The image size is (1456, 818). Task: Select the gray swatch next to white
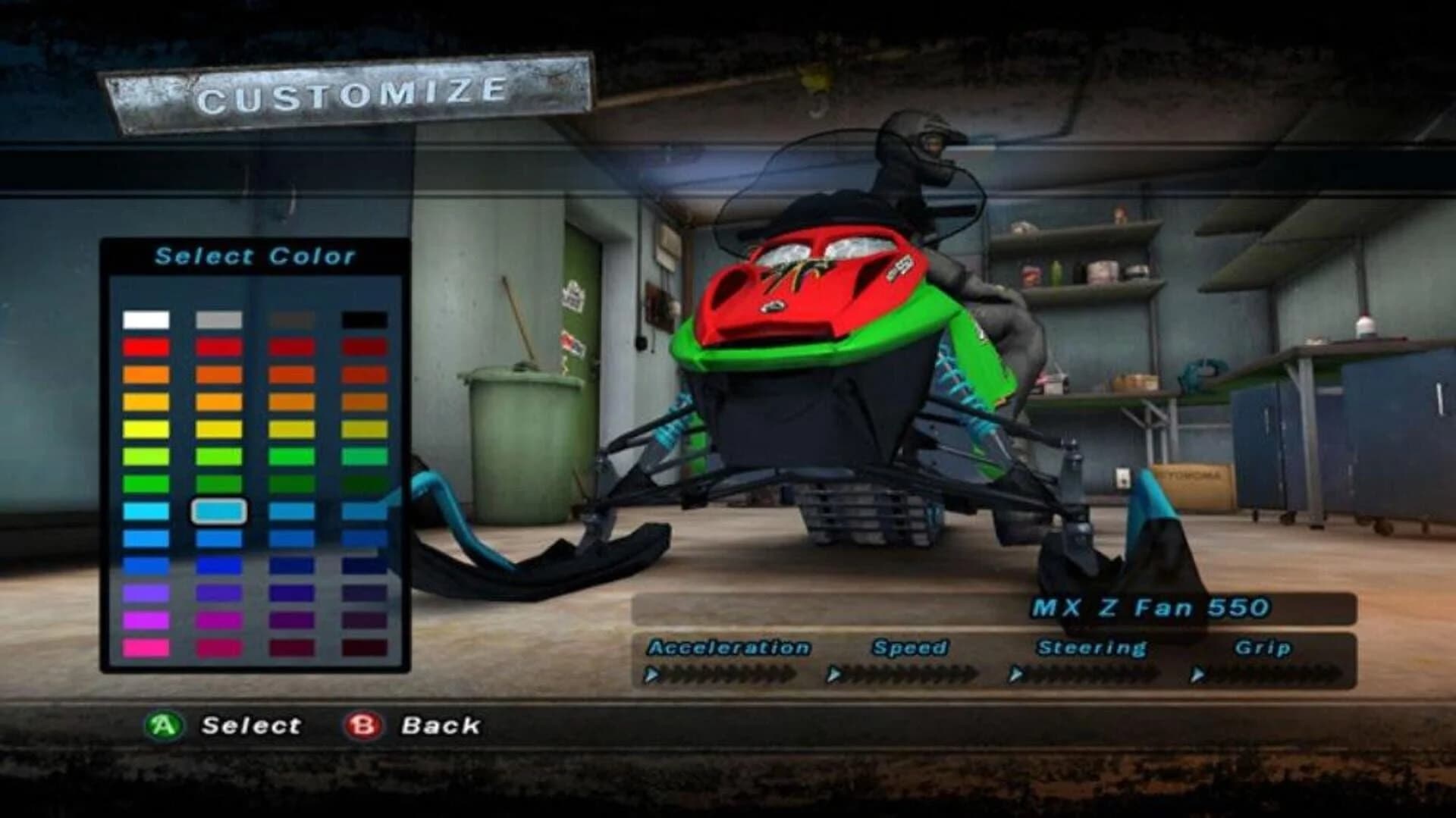(x=219, y=319)
